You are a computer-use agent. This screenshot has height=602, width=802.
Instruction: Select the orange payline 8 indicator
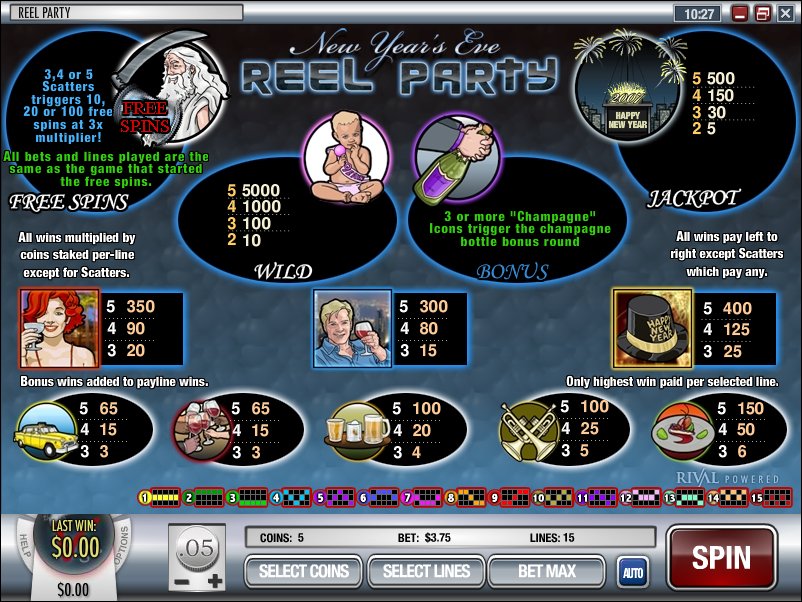(461, 496)
